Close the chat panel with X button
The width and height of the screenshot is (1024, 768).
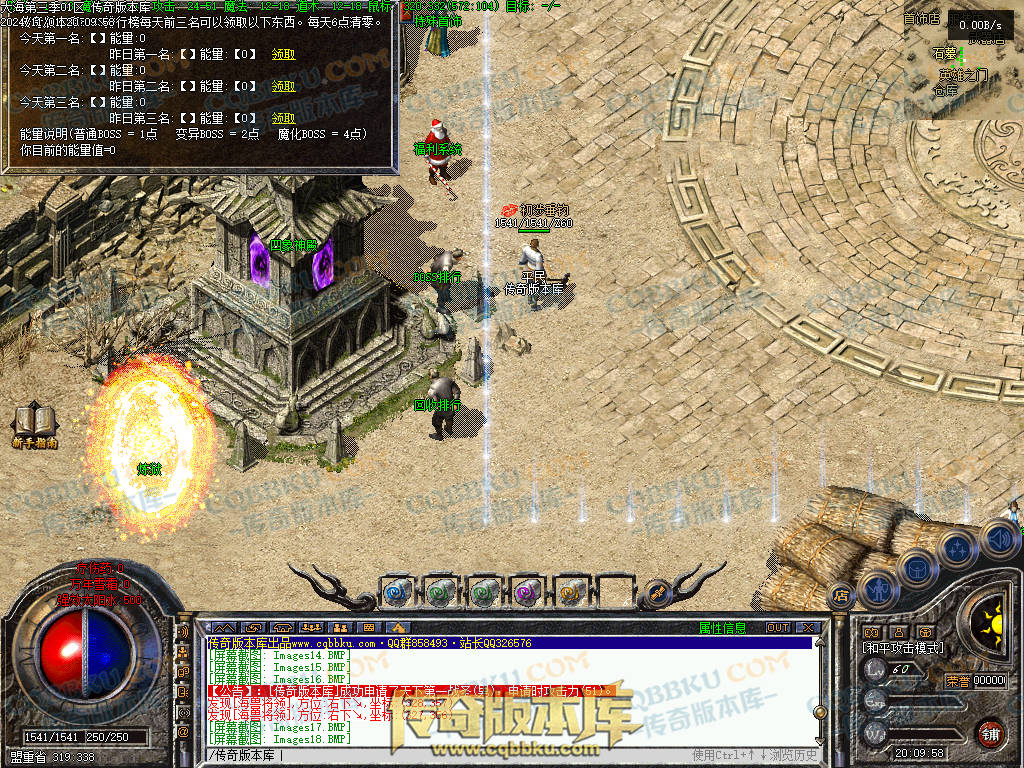(808, 628)
